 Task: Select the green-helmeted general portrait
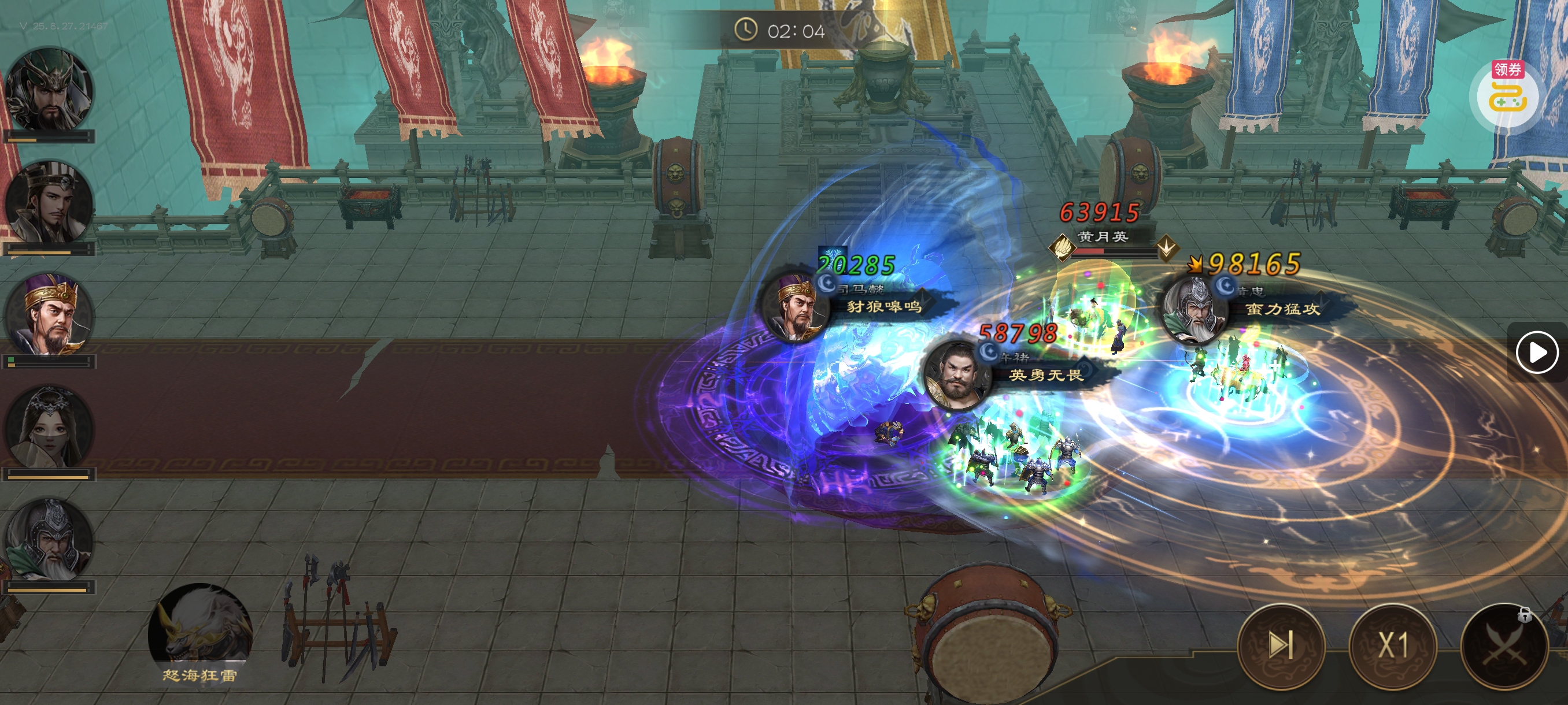click(x=50, y=91)
